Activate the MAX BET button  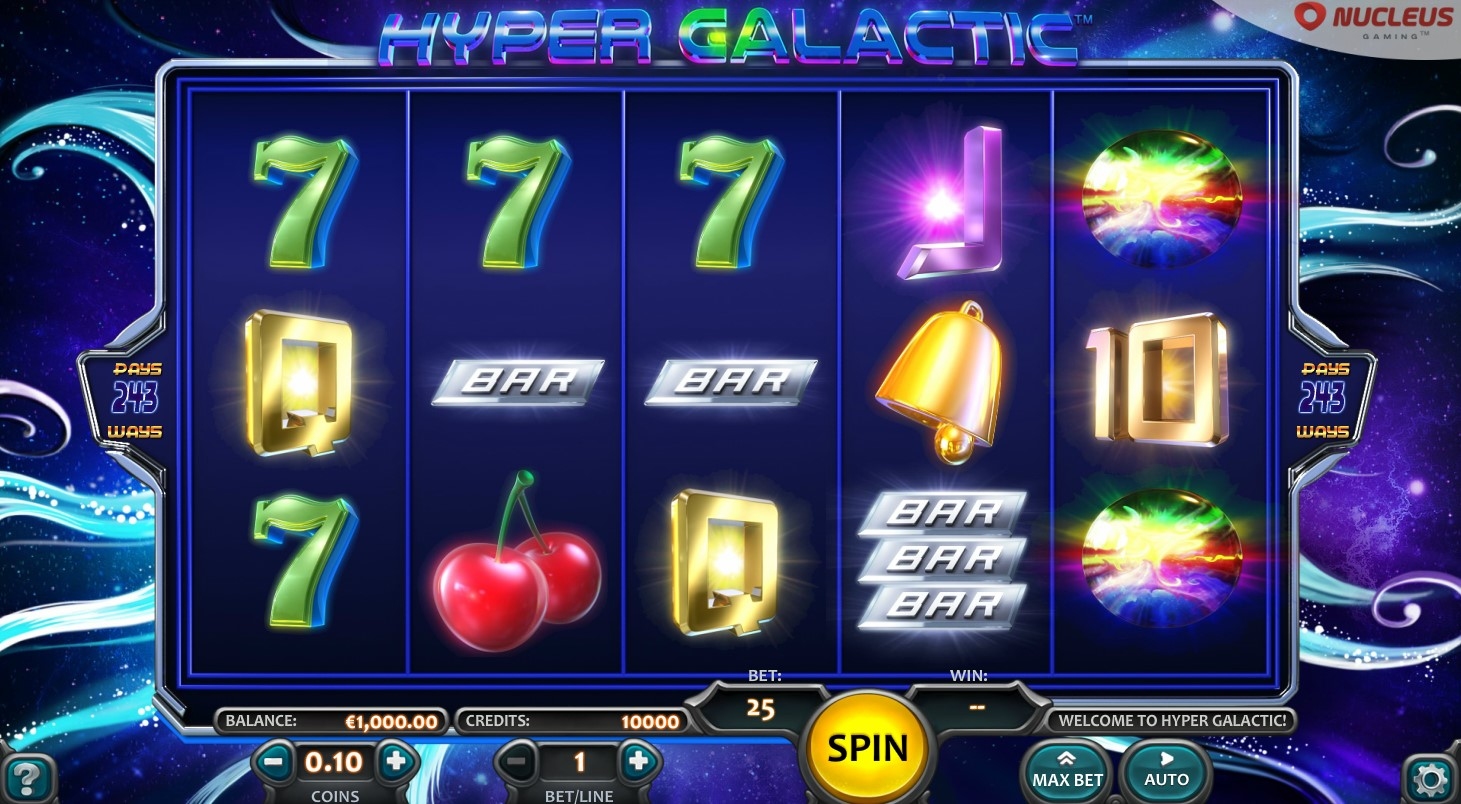coord(1067,771)
